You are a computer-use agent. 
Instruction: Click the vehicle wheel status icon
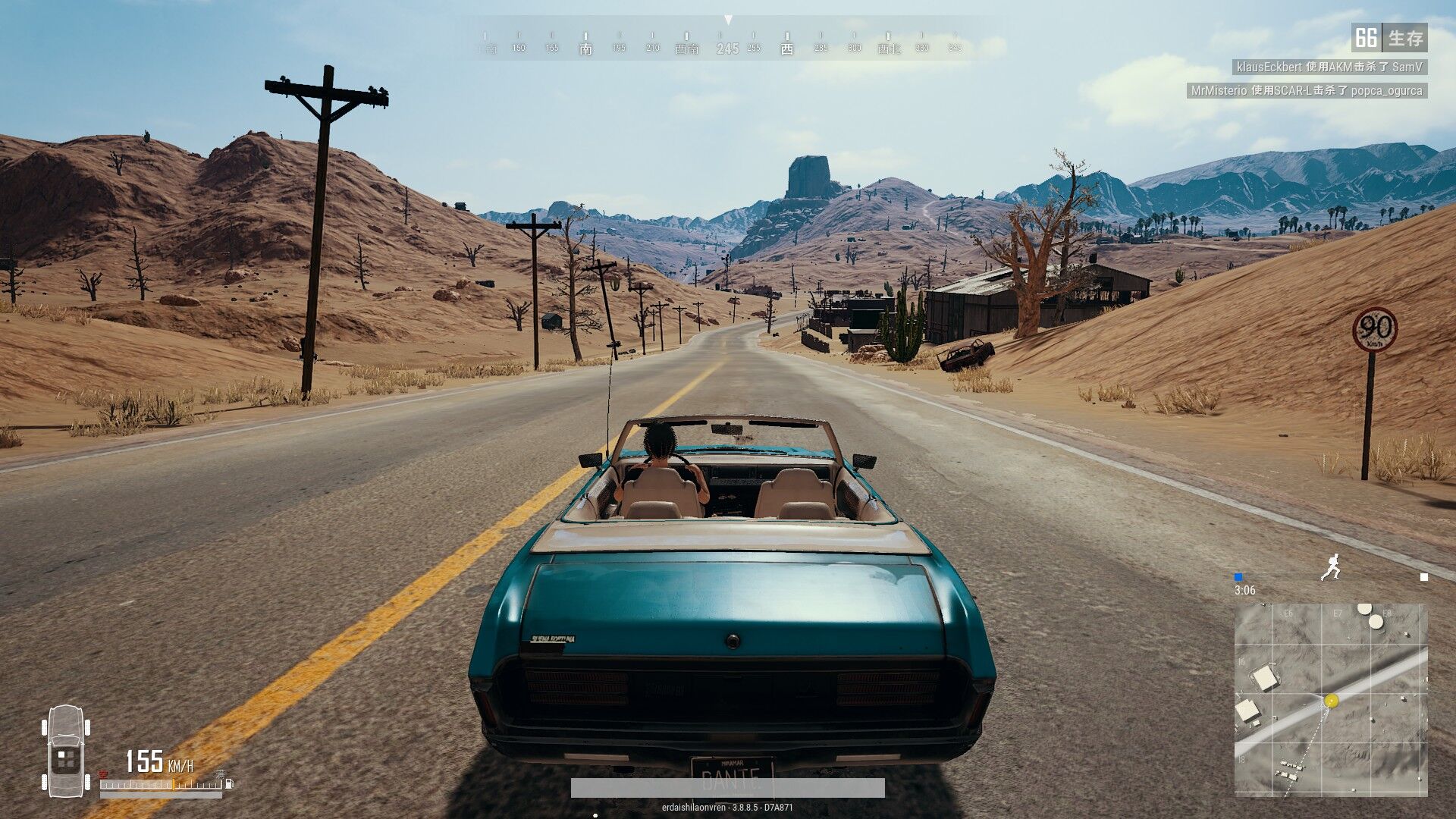[x=67, y=751]
